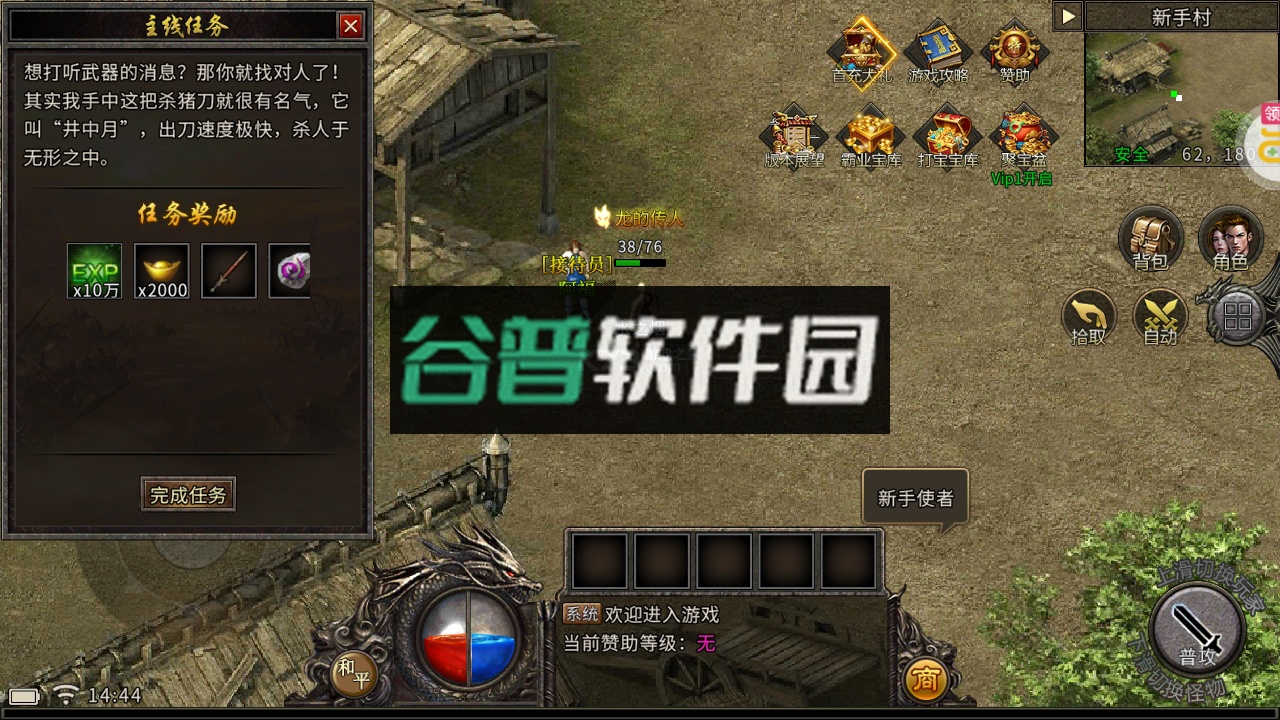Tap the 拾取 pick-up items button
The width and height of the screenshot is (1280, 720).
pyautogui.click(x=1089, y=320)
